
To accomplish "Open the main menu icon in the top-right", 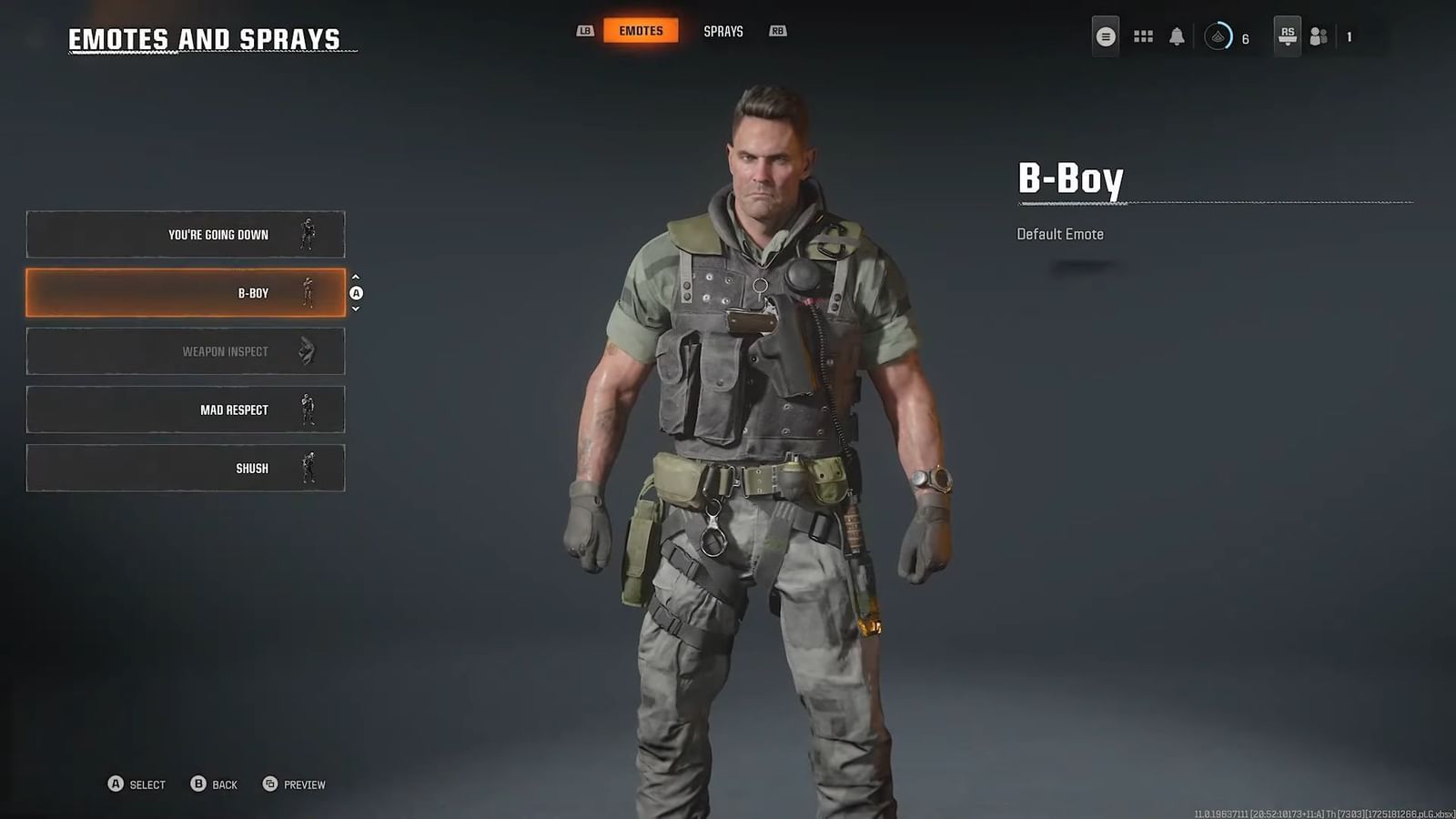I will [1106, 36].
